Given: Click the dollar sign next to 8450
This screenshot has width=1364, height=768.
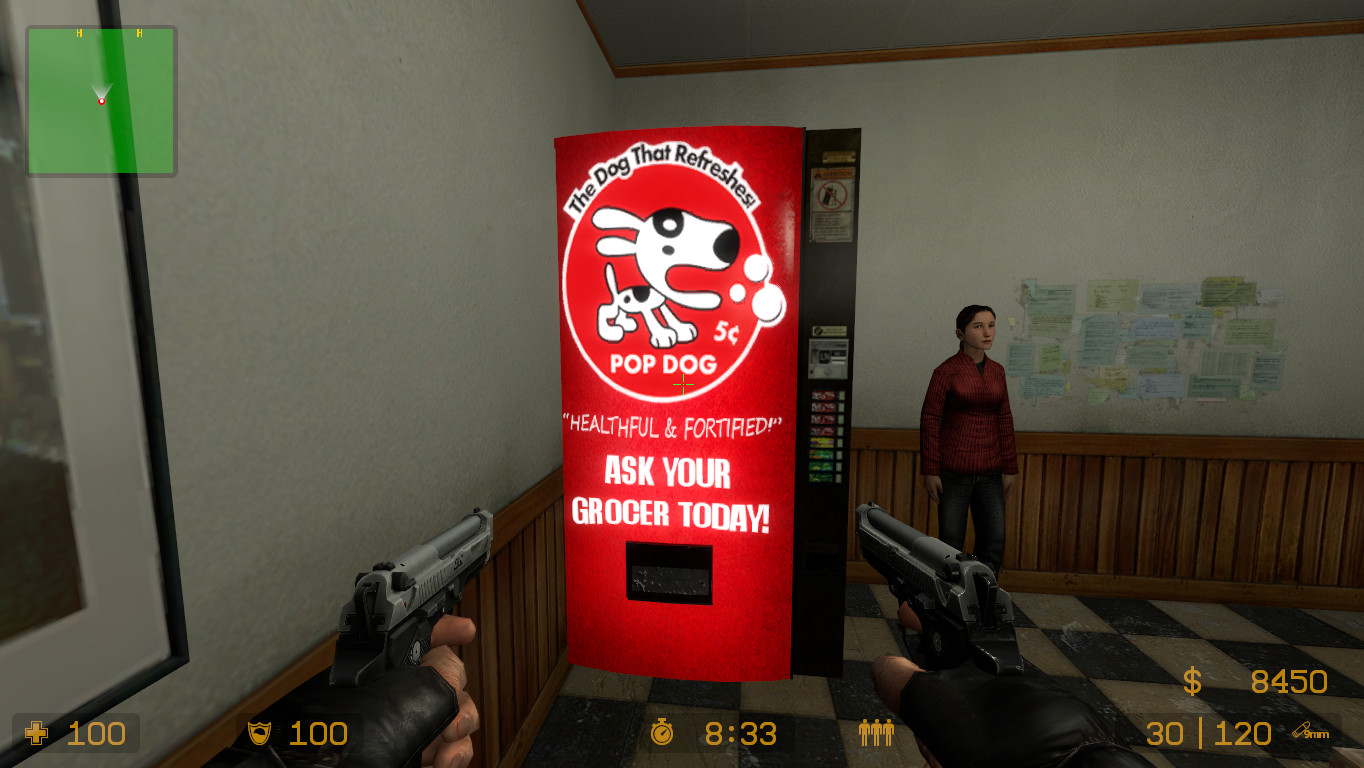Looking at the screenshot, I should click(1190, 683).
